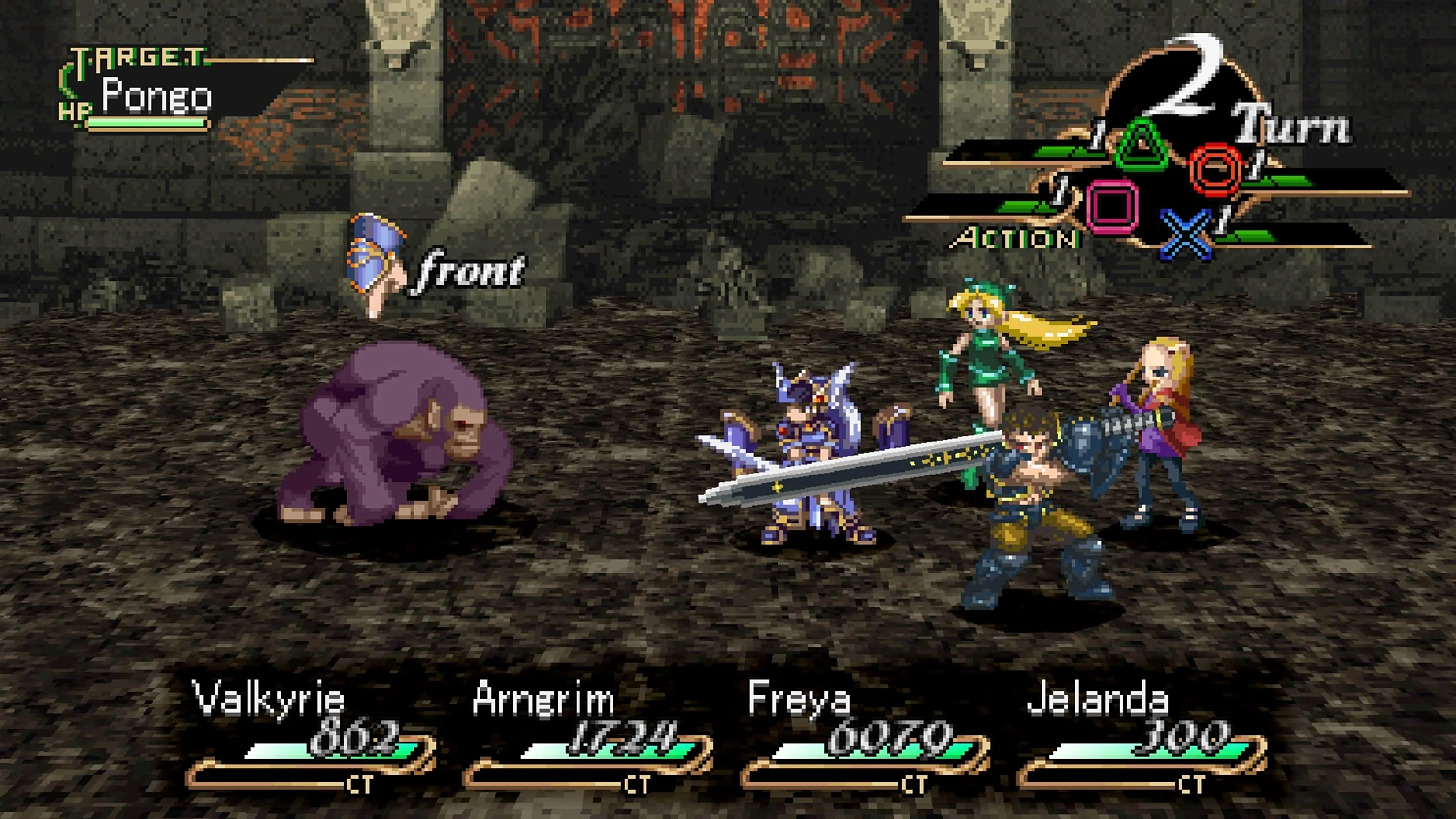Image resolution: width=1456 pixels, height=819 pixels.
Task: Toggle the attack count '1' beside the Square button
Action: [1058, 191]
